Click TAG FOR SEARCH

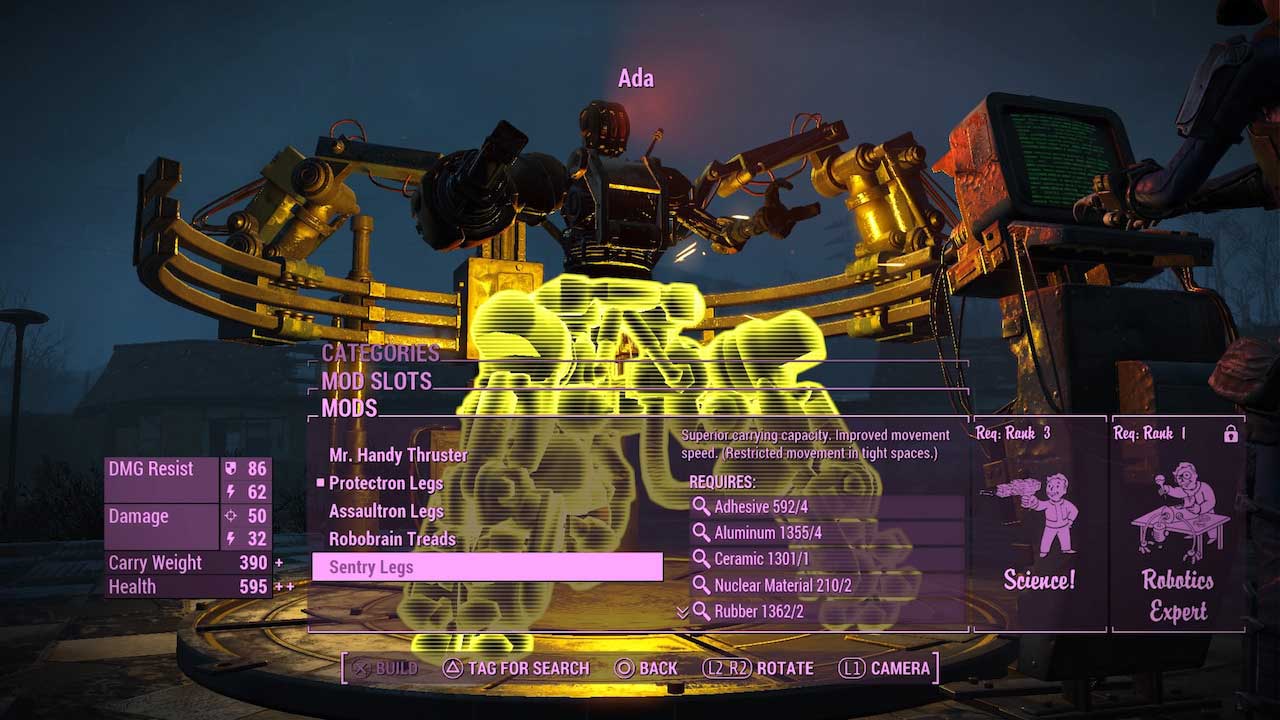point(516,668)
